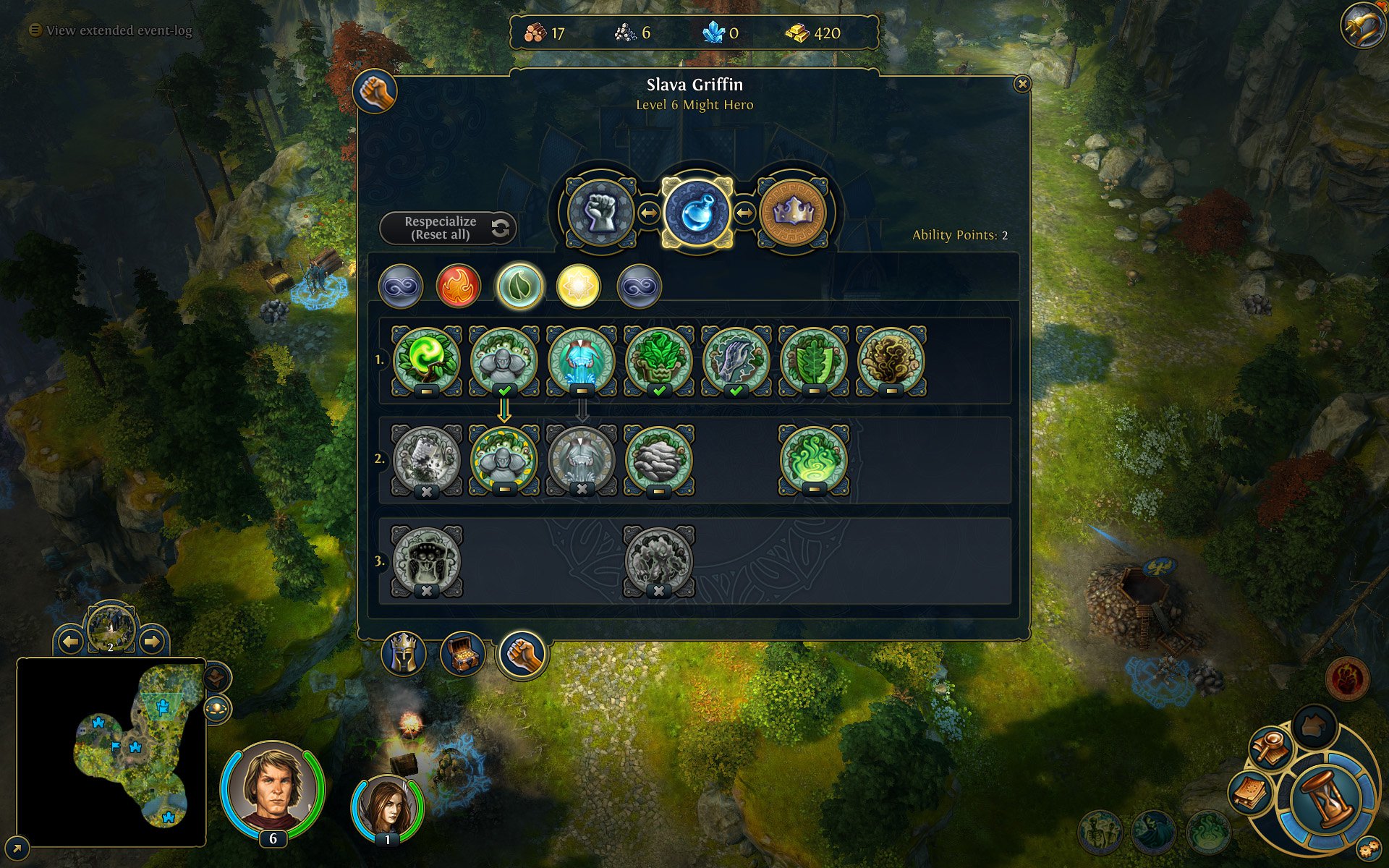This screenshot has height=868, width=1389.
Task: Choose the Light sun magic school tab
Action: (x=578, y=286)
